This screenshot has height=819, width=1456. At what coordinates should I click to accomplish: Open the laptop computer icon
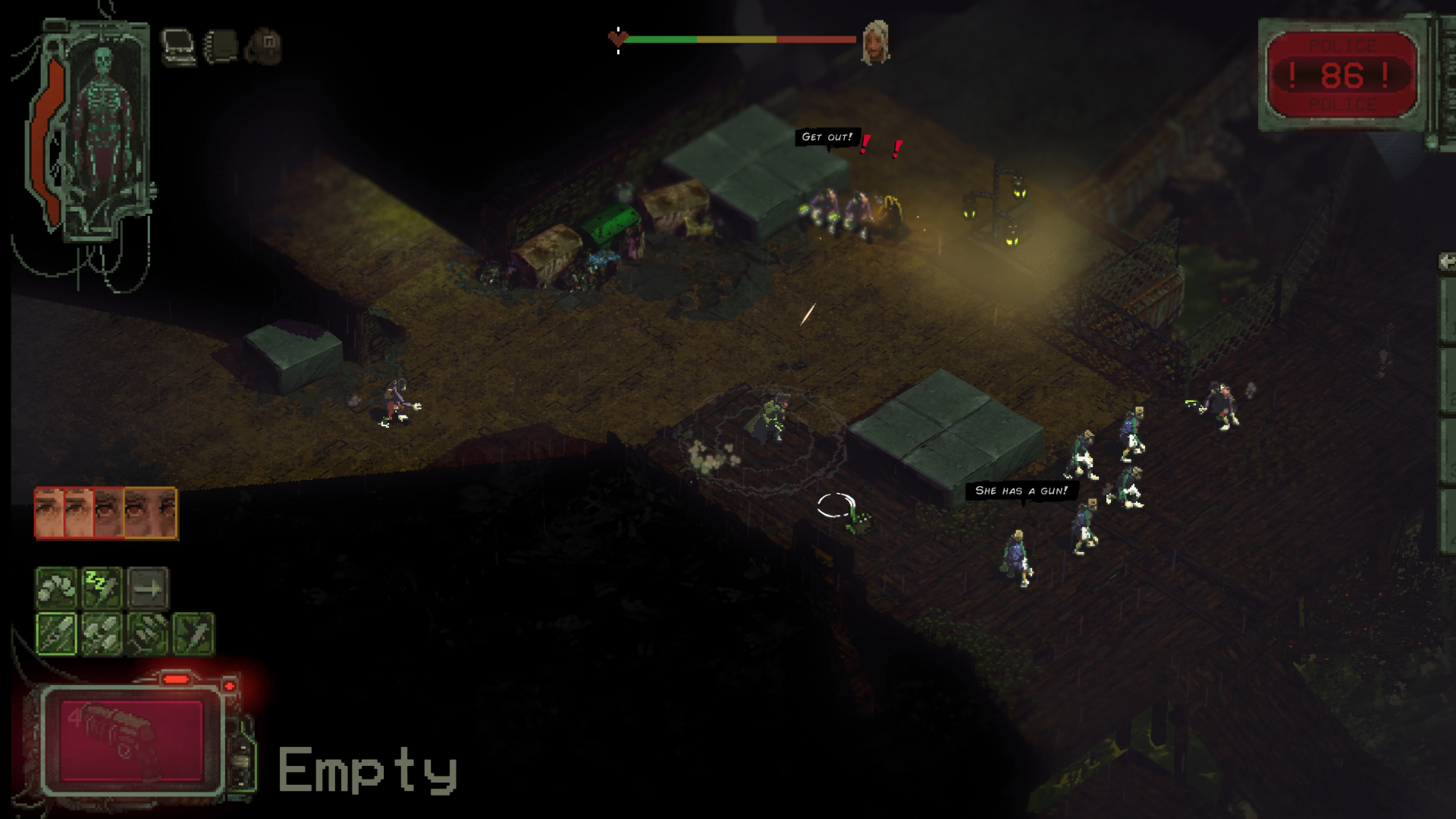click(178, 46)
